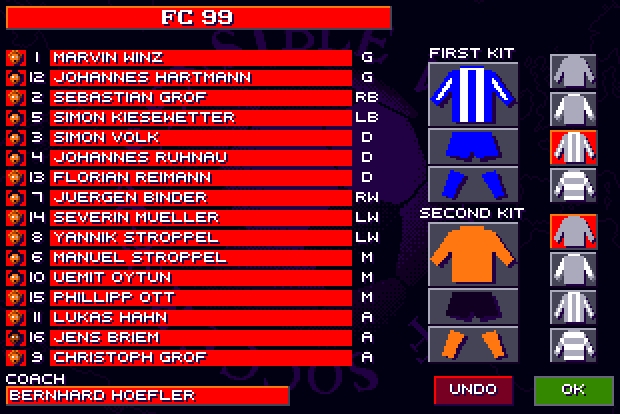The image size is (620, 414).
Task: Pick the first kit blue socks
Action: pos(472,184)
